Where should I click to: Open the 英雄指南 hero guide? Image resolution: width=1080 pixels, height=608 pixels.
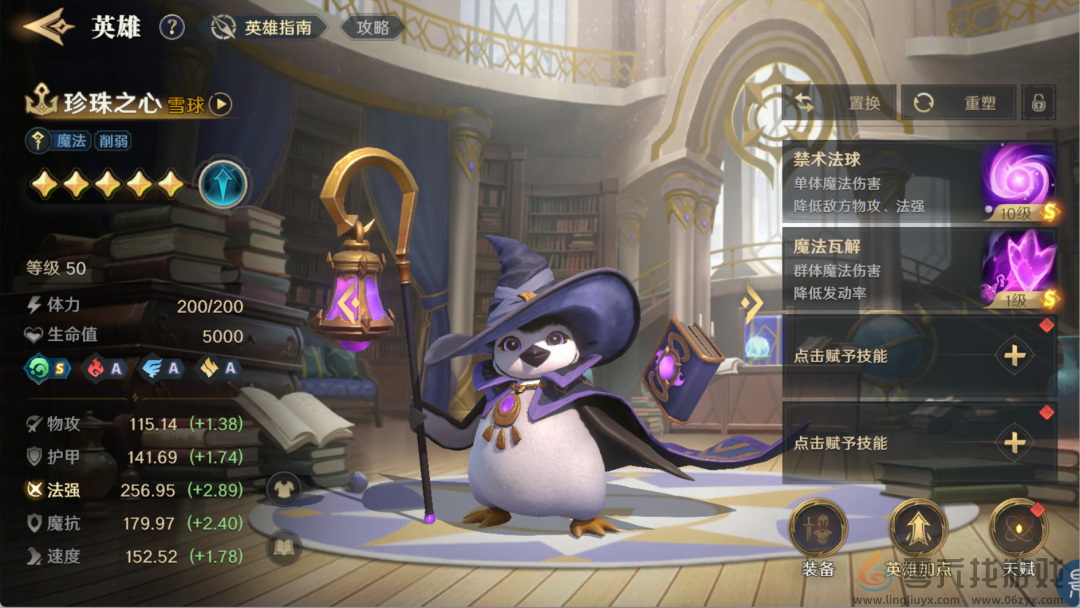click(x=268, y=28)
